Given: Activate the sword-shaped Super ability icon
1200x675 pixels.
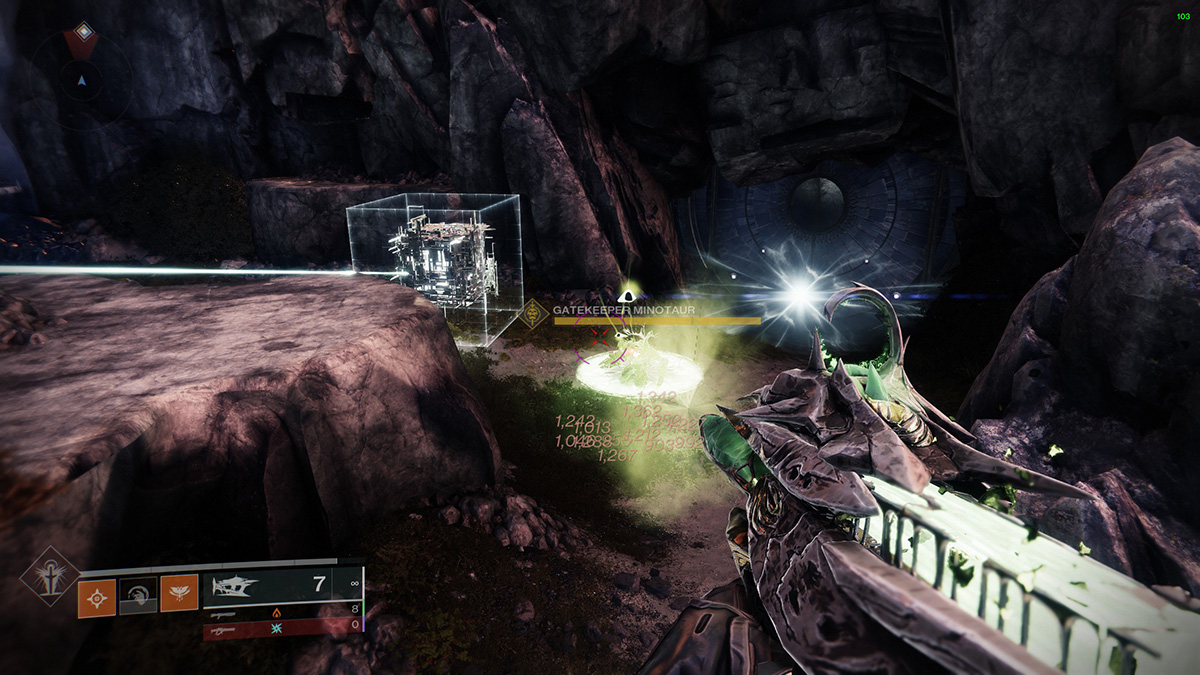Looking at the screenshot, I should (49, 577).
